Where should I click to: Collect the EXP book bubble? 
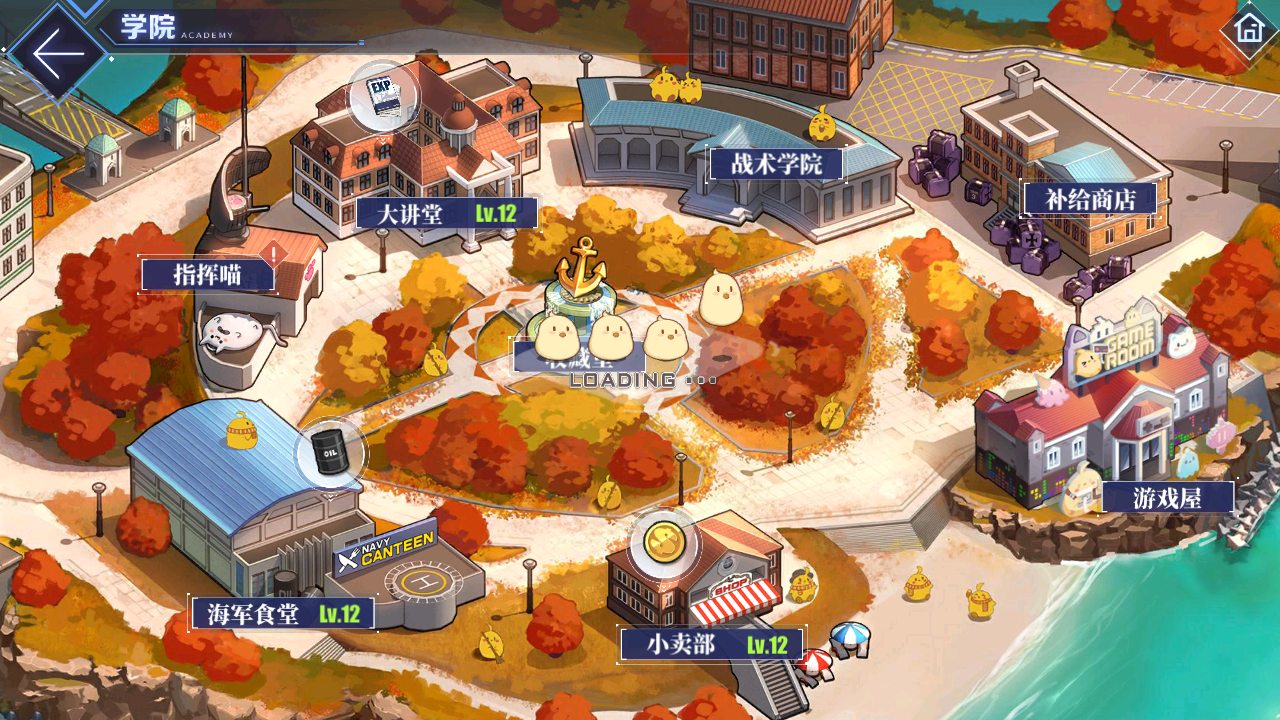383,97
